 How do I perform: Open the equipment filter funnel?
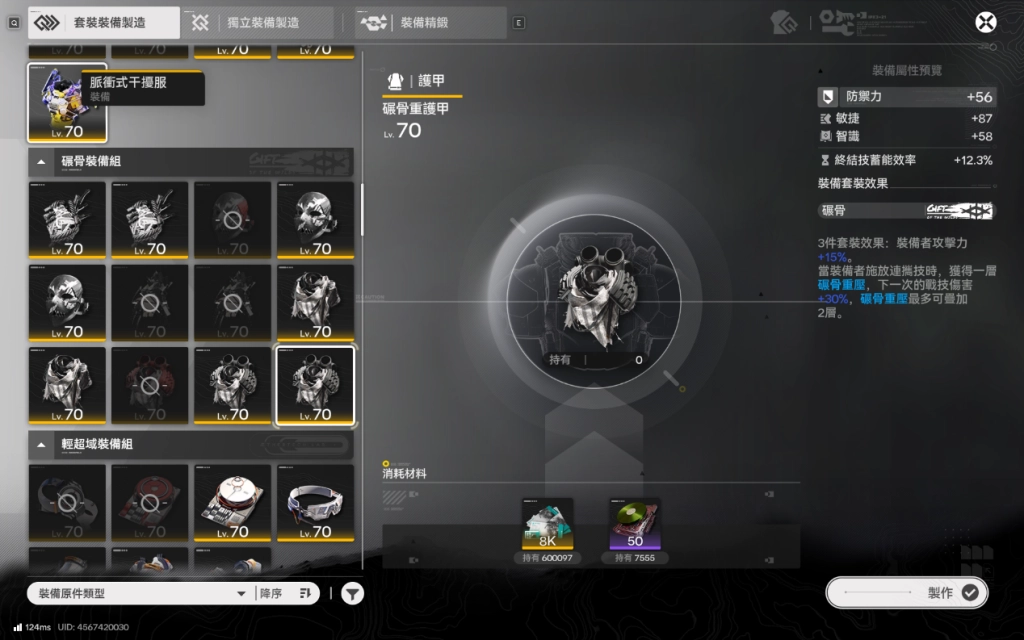point(353,594)
